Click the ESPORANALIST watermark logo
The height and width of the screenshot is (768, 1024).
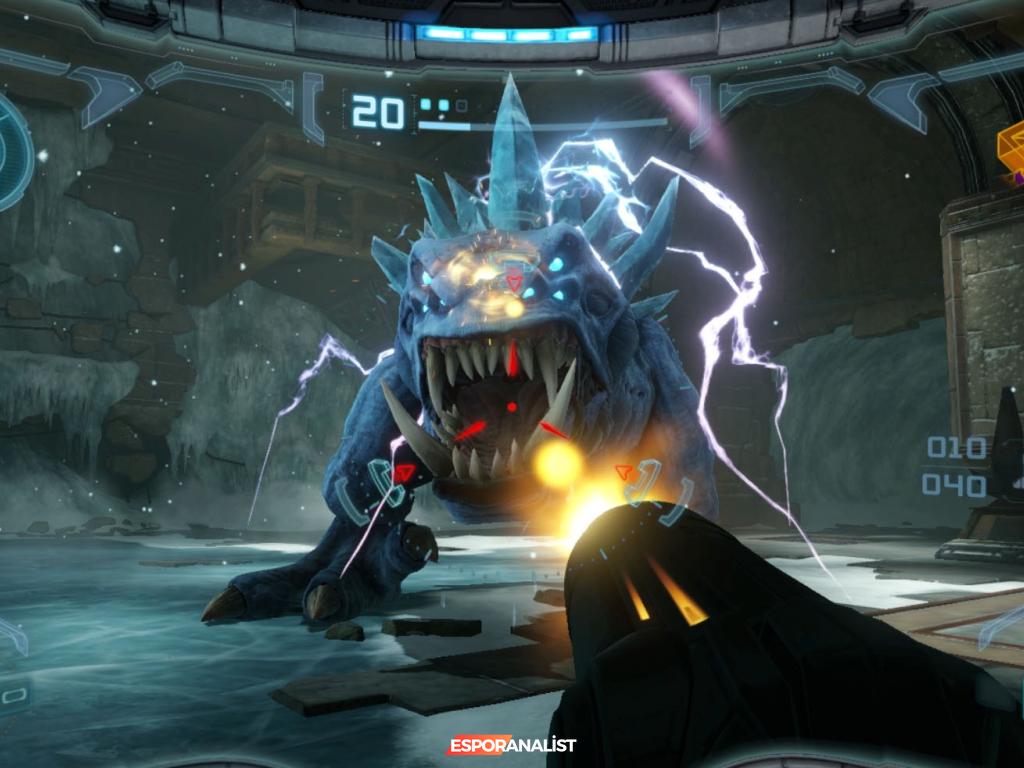511,745
